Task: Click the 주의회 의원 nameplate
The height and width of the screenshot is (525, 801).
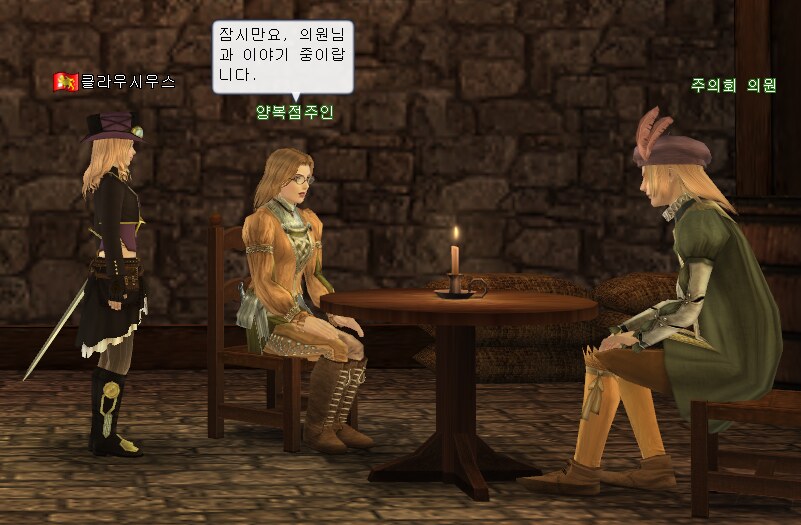Action: tap(733, 86)
